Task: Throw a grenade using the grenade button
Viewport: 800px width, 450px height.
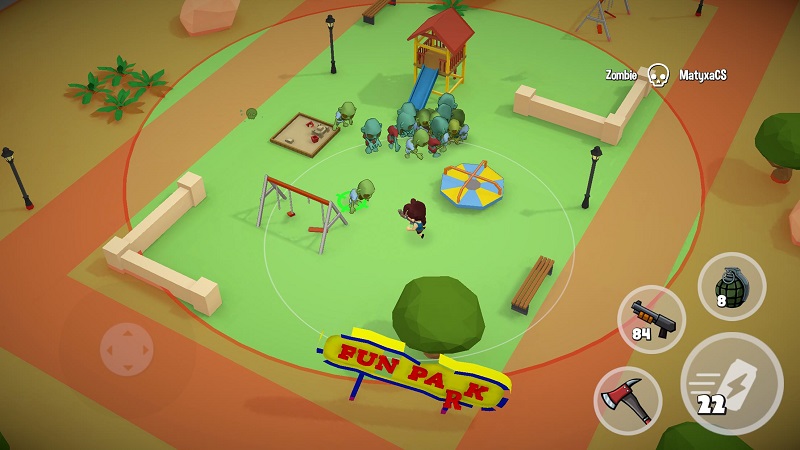Action: pos(731,286)
